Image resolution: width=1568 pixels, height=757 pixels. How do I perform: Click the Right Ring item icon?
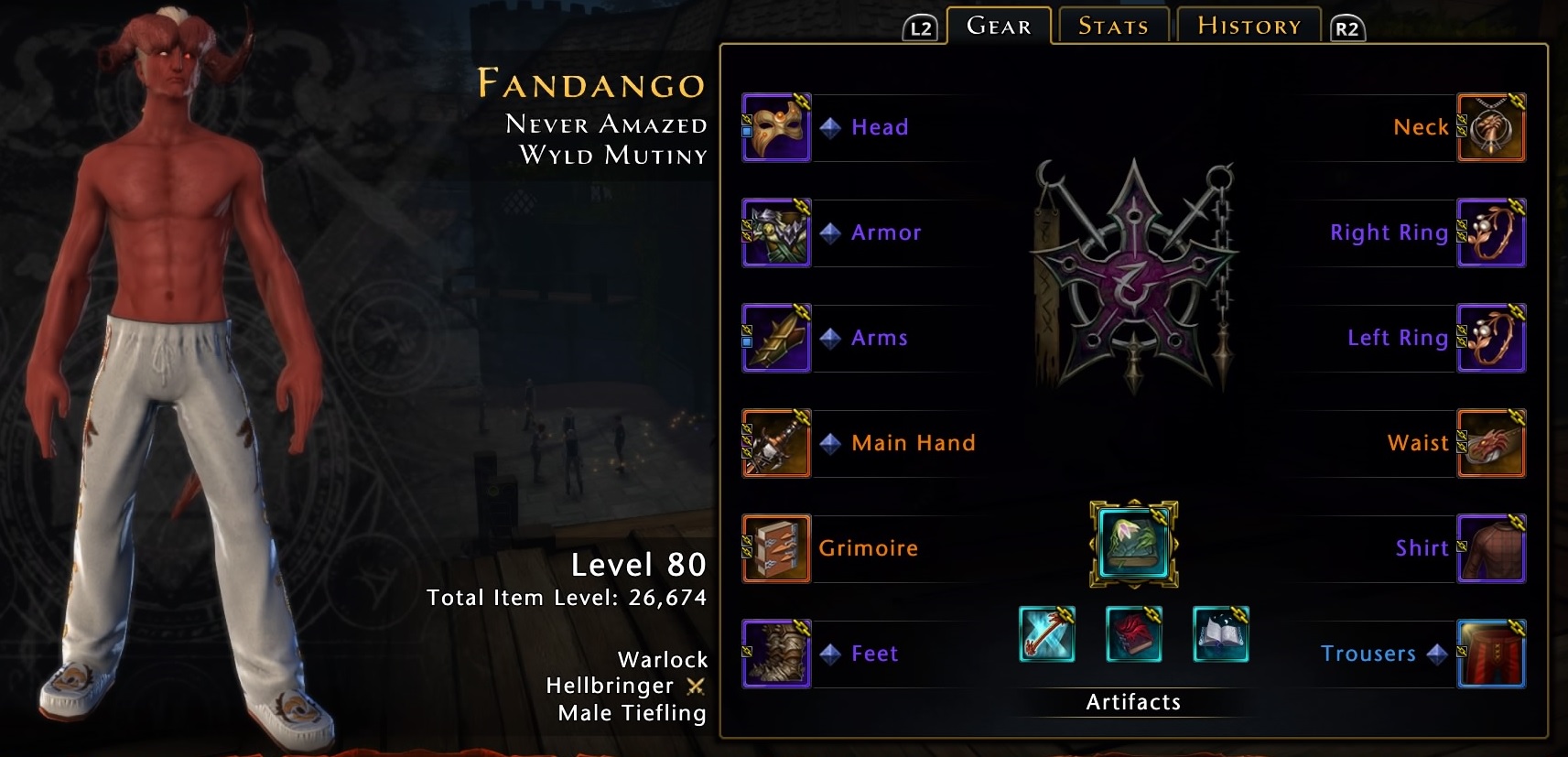click(x=1492, y=233)
